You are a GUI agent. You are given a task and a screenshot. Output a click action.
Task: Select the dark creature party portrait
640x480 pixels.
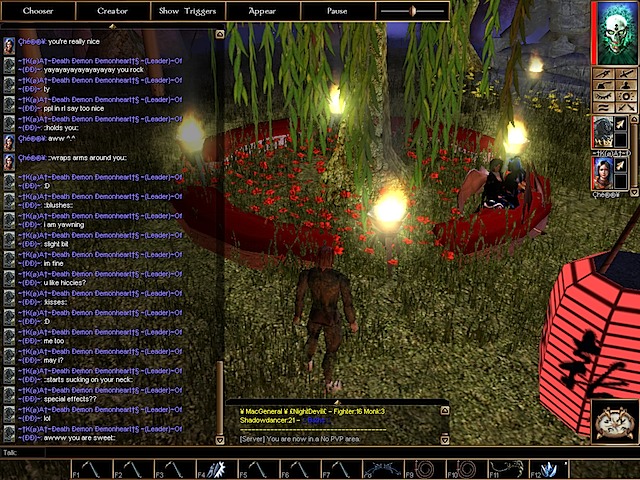coord(603,130)
